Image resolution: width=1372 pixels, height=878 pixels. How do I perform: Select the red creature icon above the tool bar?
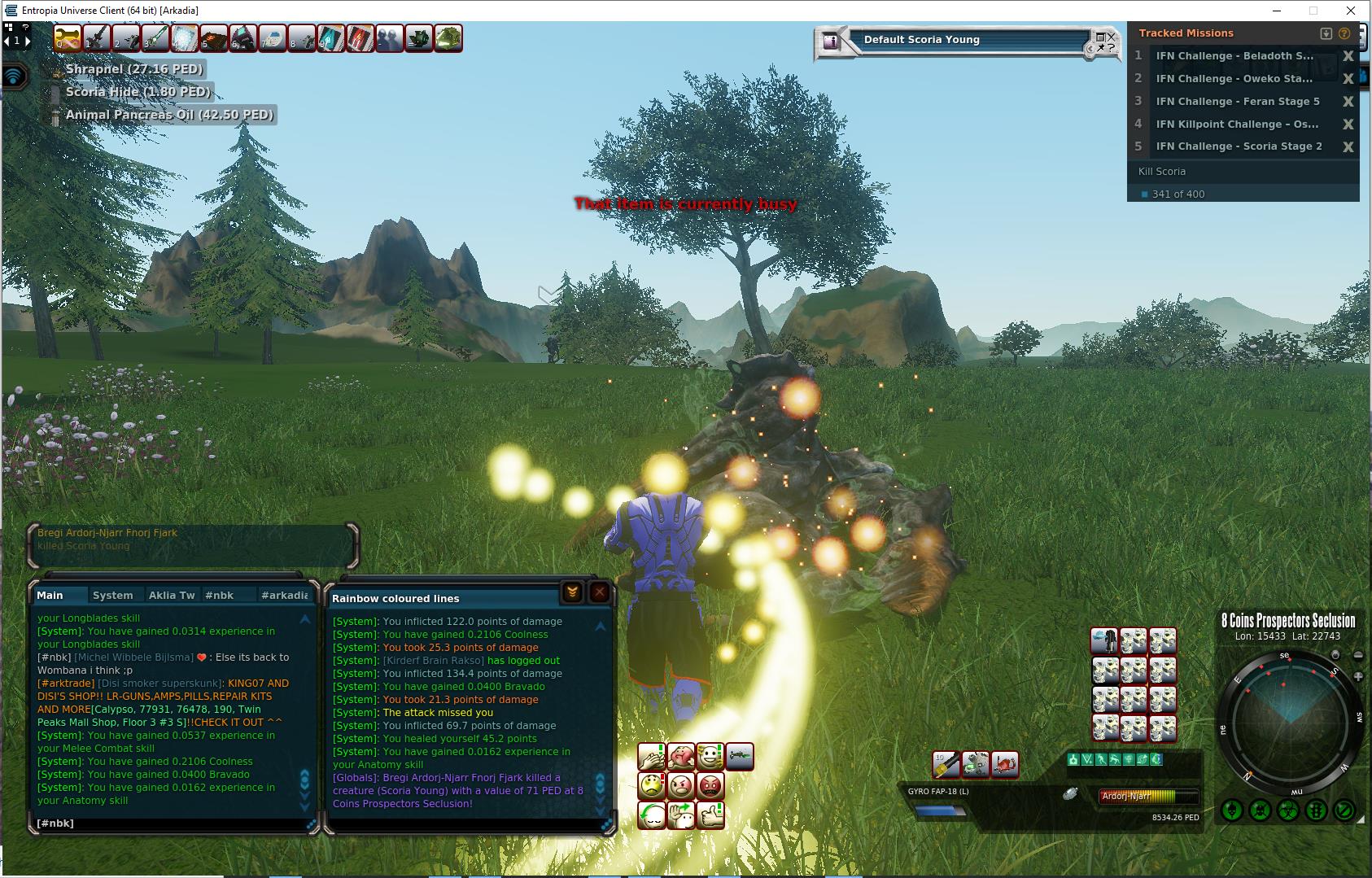tap(1004, 765)
